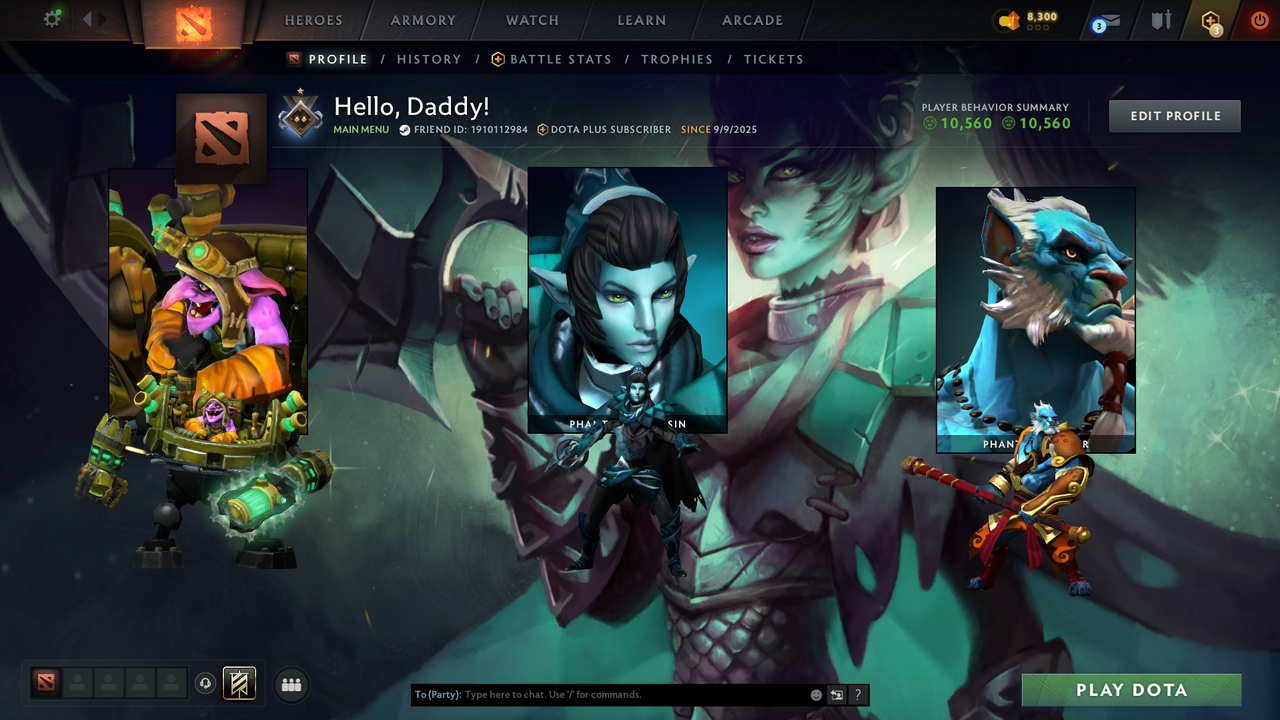Open the BATTLE STATS tab
1280x720 pixels.
(x=560, y=59)
